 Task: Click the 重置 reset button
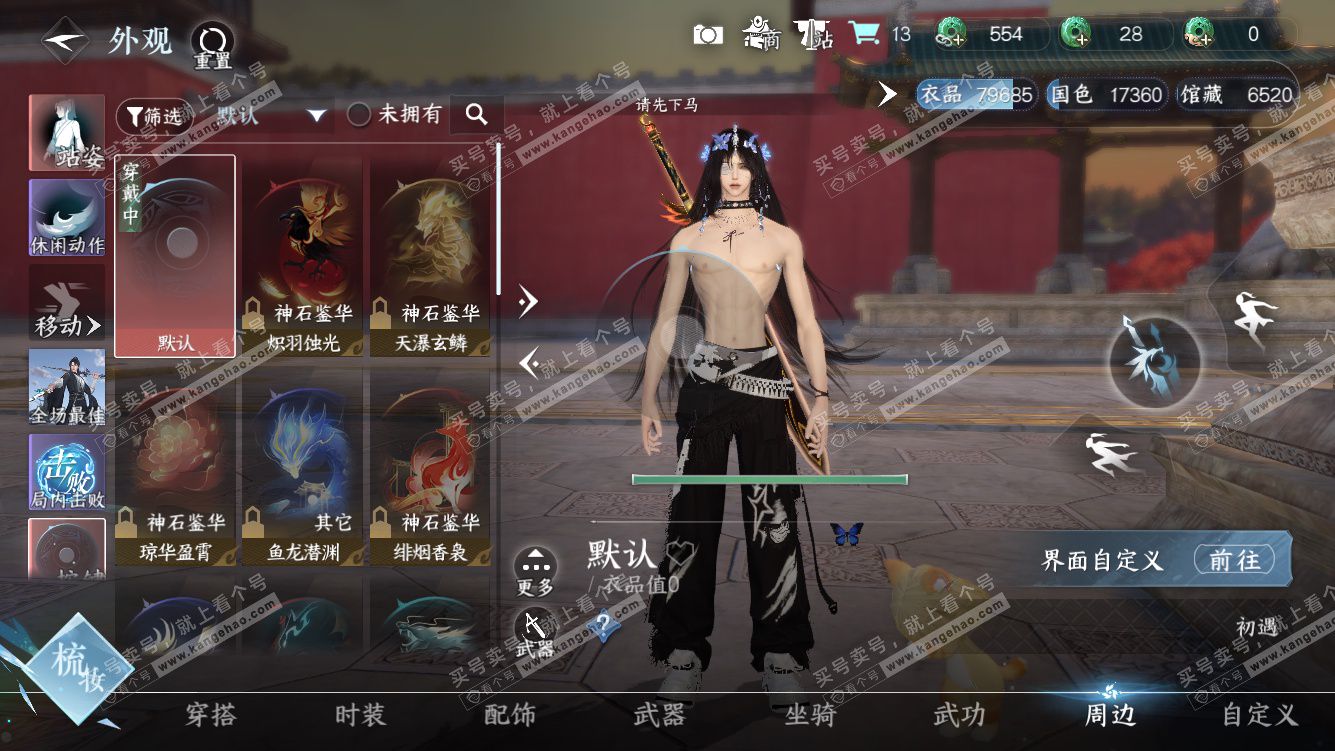coord(211,45)
